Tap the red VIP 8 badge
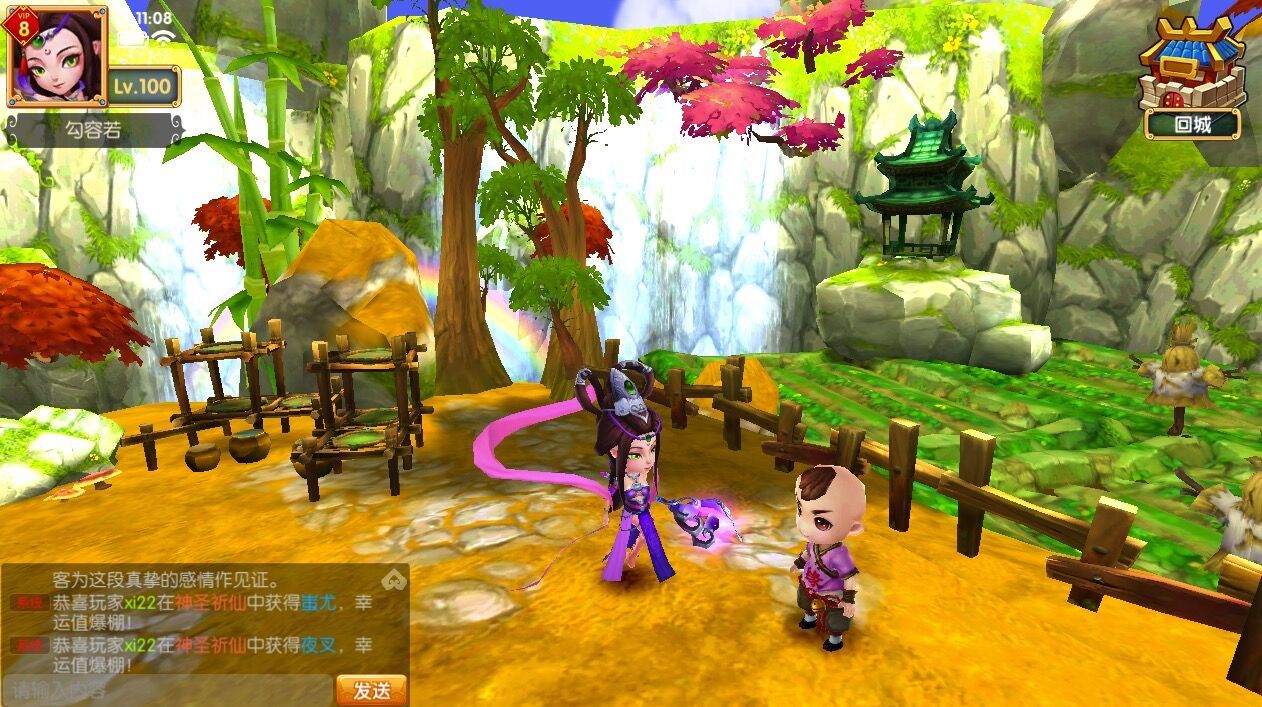 (22, 25)
